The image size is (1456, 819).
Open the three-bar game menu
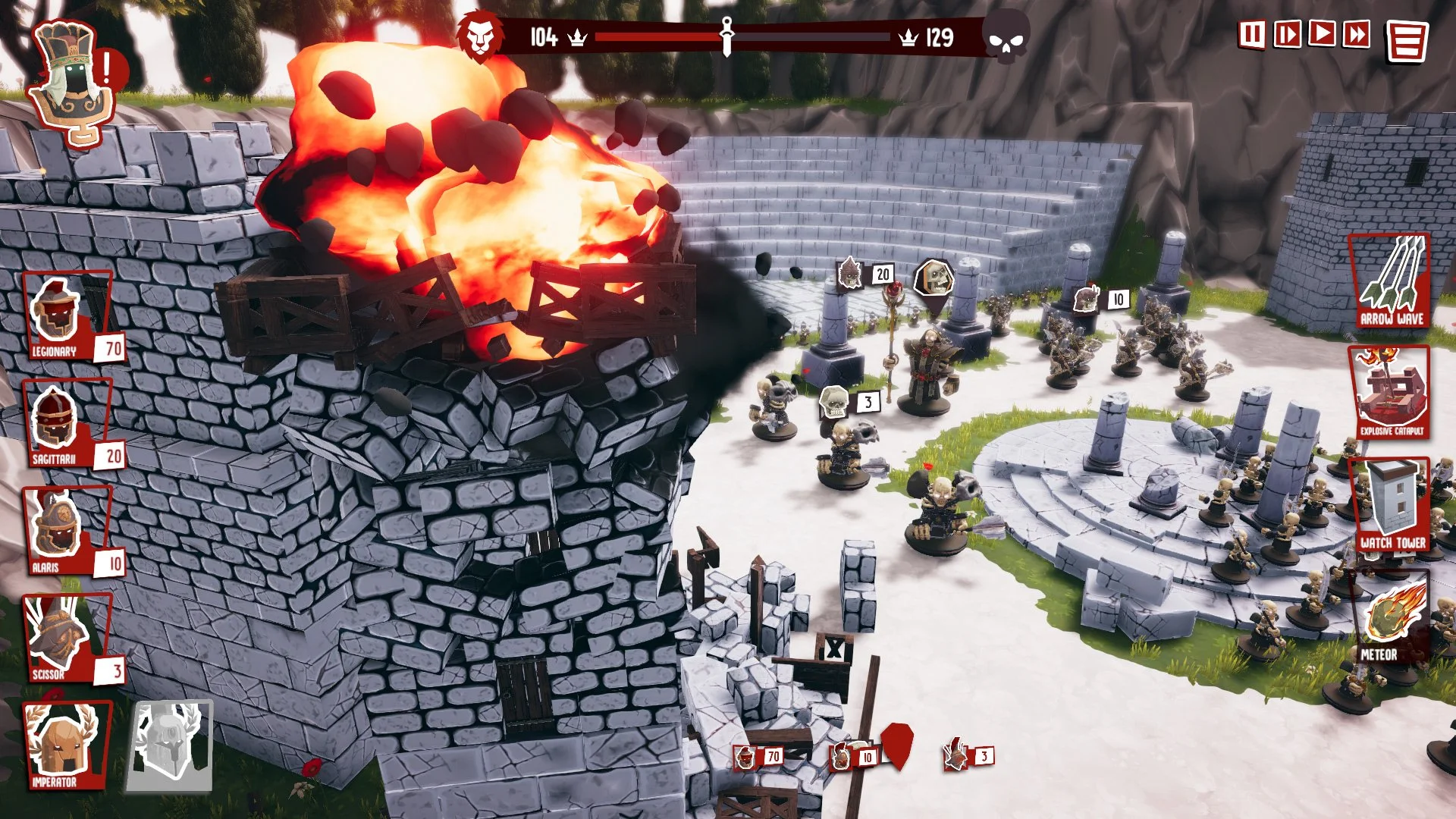click(1407, 41)
